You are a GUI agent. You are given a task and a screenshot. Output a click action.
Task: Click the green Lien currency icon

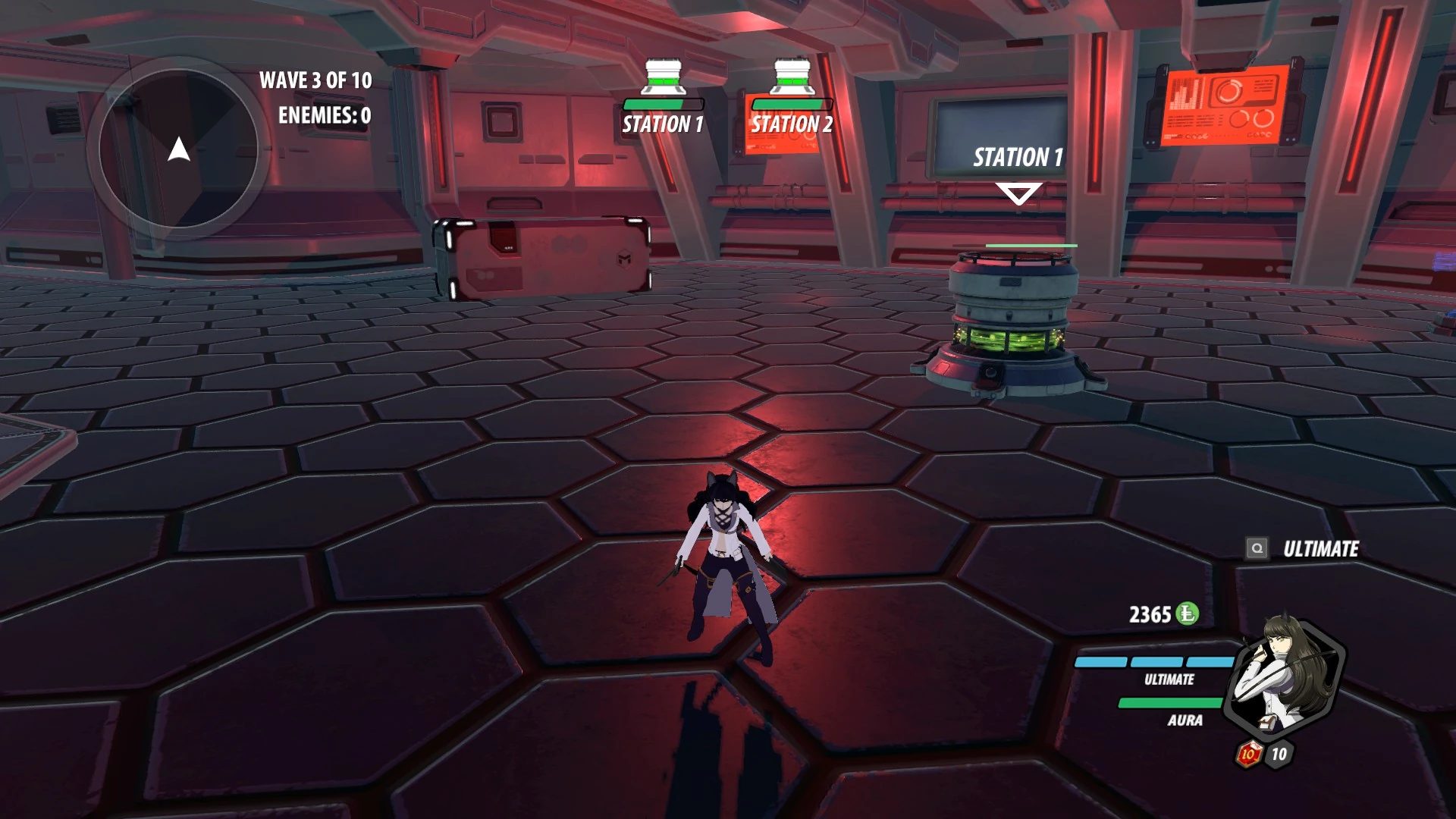click(1188, 613)
